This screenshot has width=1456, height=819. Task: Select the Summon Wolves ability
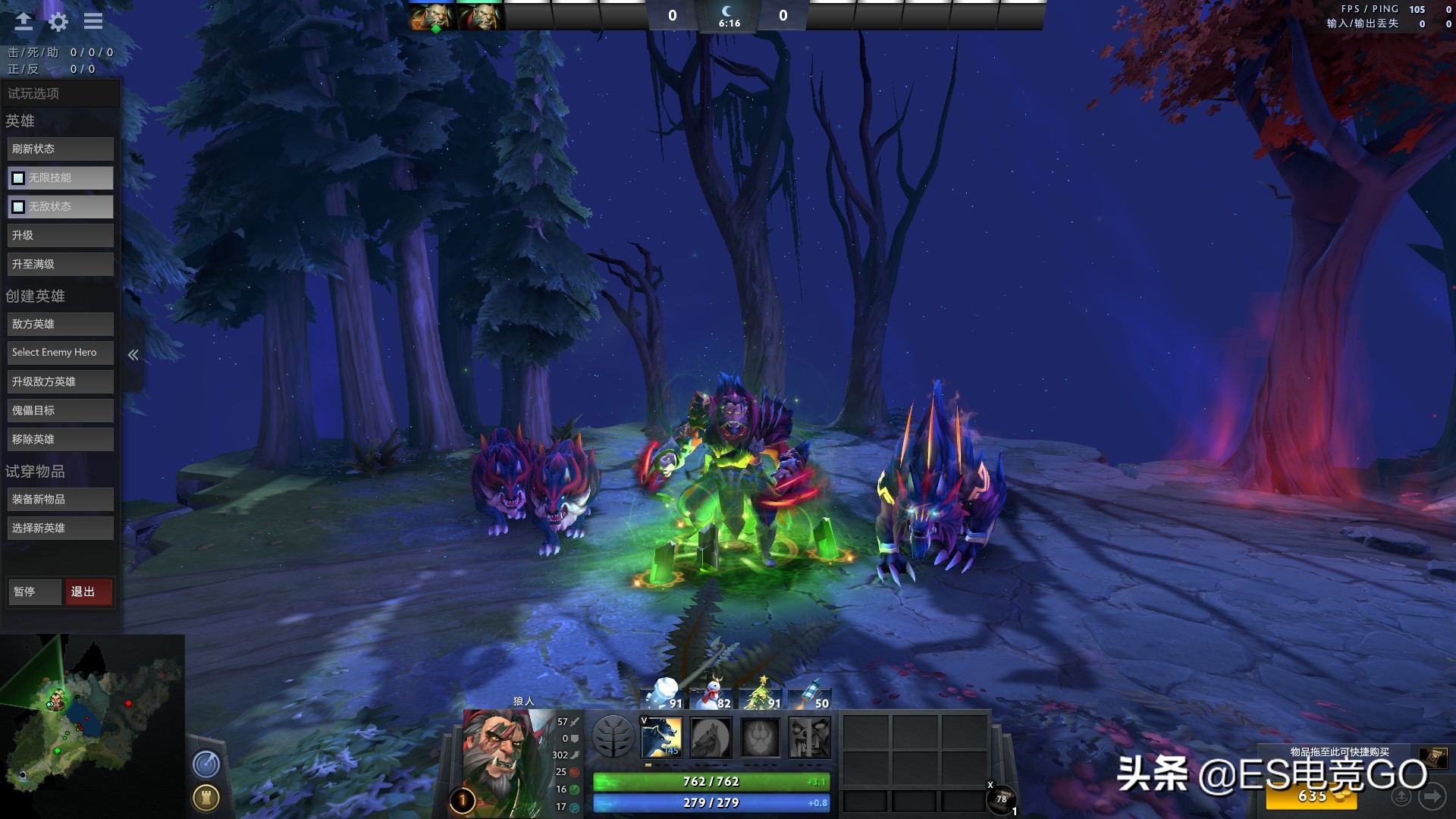pyautogui.click(x=661, y=736)
